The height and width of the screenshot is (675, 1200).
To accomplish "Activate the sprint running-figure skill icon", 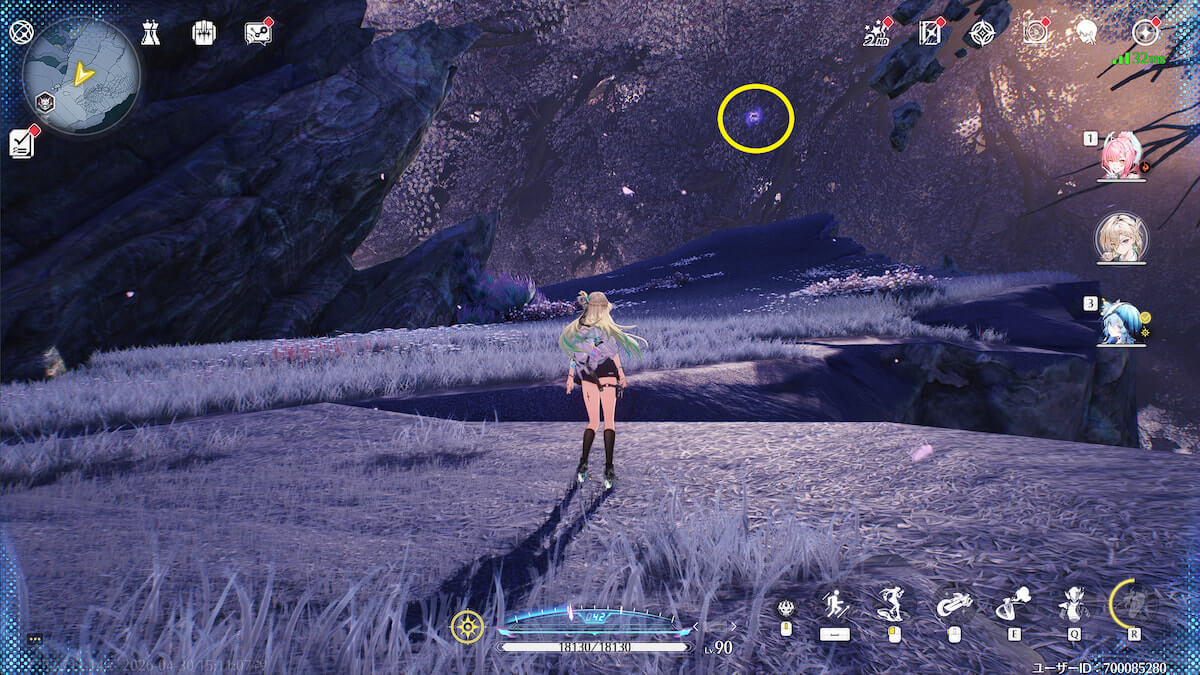I will point(834,604).
